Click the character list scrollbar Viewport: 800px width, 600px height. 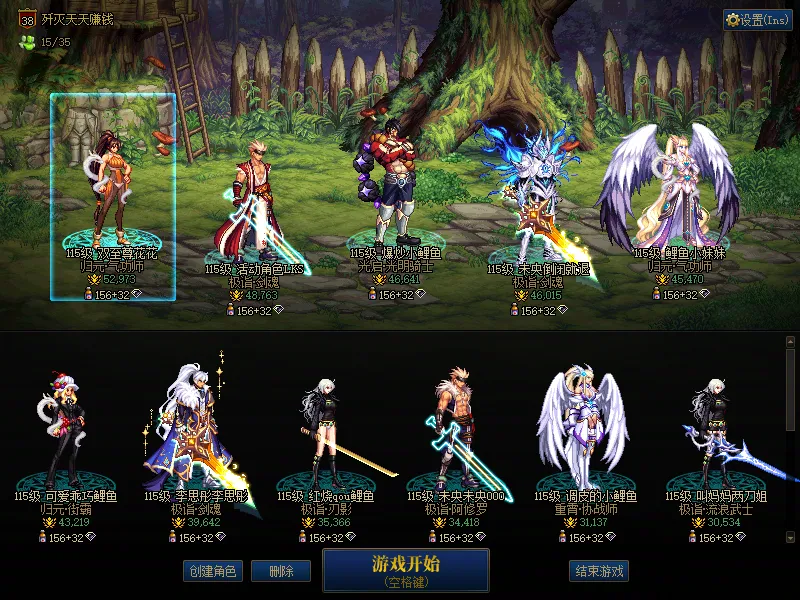coord(791,440)
